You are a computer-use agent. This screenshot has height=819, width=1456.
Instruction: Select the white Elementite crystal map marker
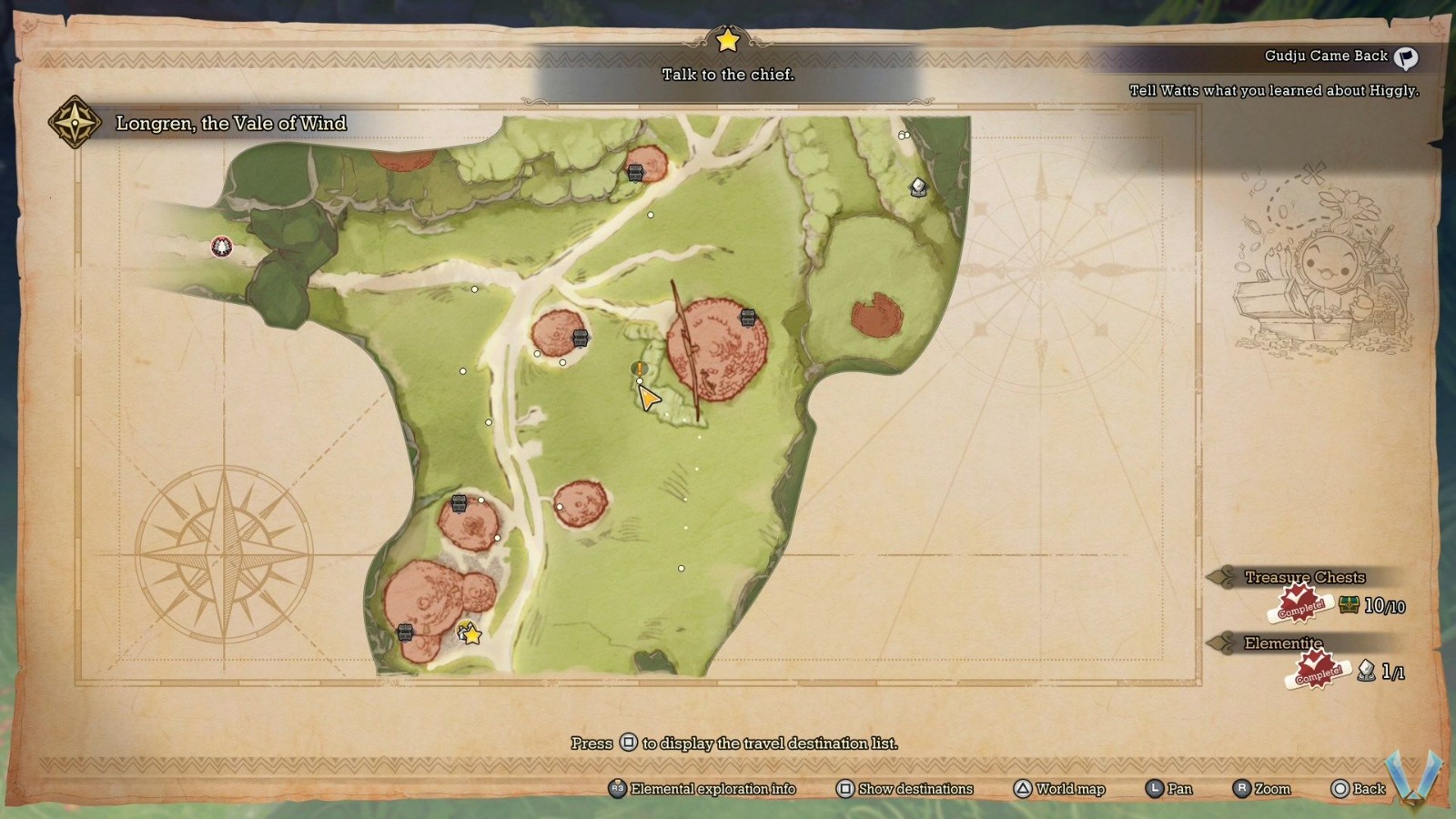pyautogui.click(x=918, y=187)
